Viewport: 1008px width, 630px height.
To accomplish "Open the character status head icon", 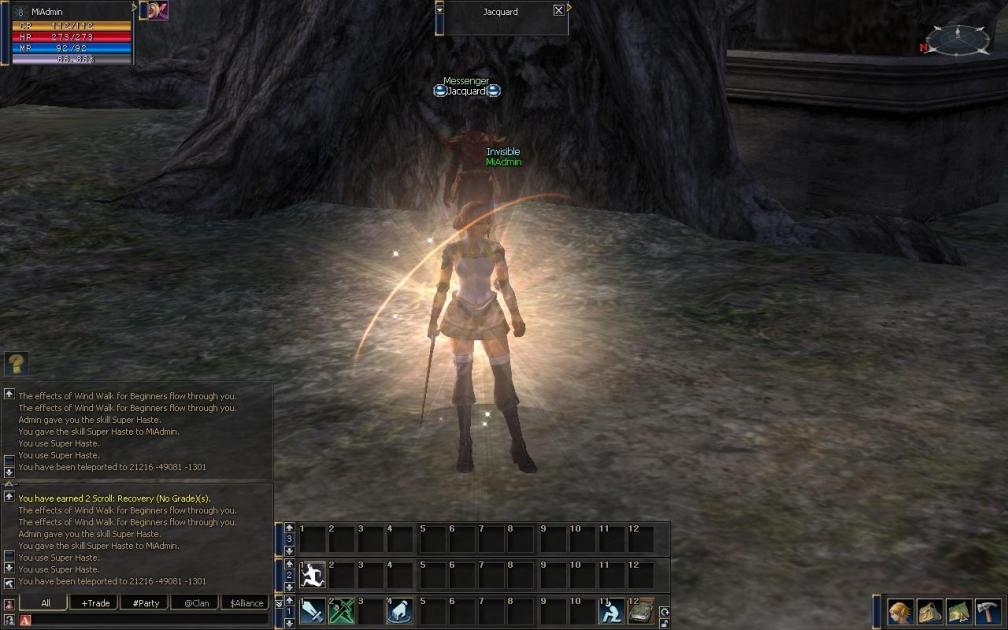I will [900, 612].
